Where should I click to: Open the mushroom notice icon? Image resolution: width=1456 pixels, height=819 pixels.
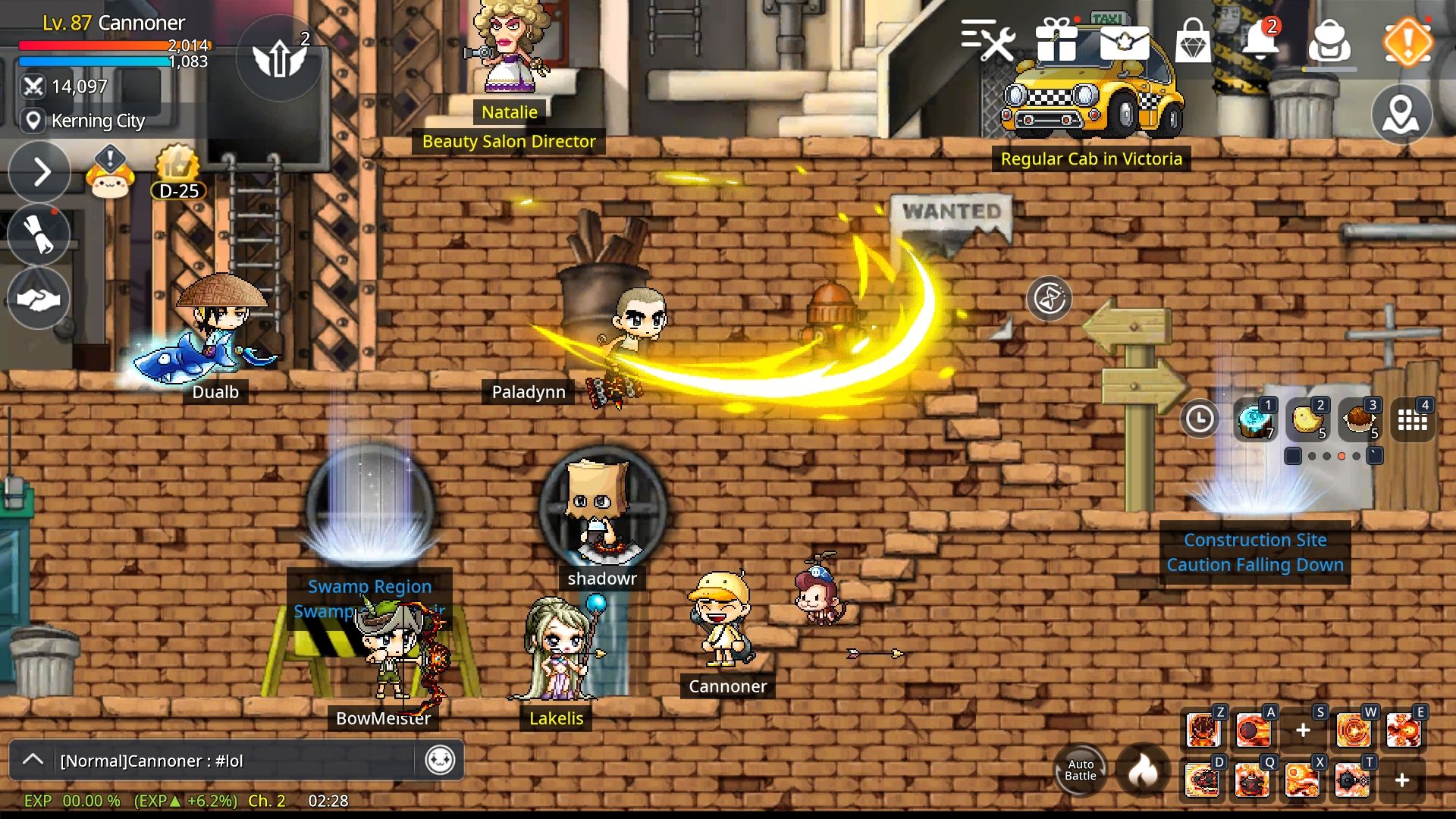pyautogui.click(x=111, y=173)
